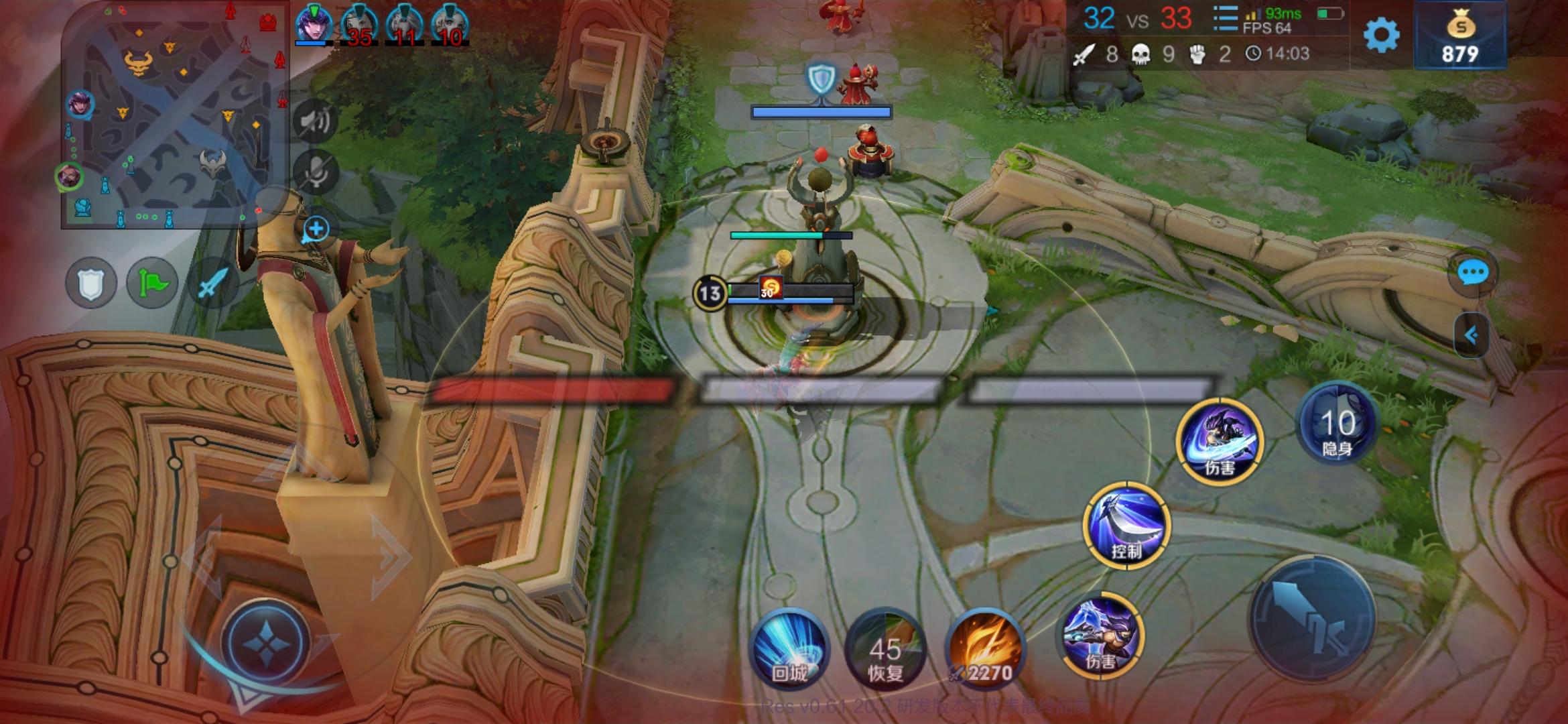This screenshot has width=1568, height=724.
Task: Tap the 2270 quick-buy equipment icon
Action: 986,647
